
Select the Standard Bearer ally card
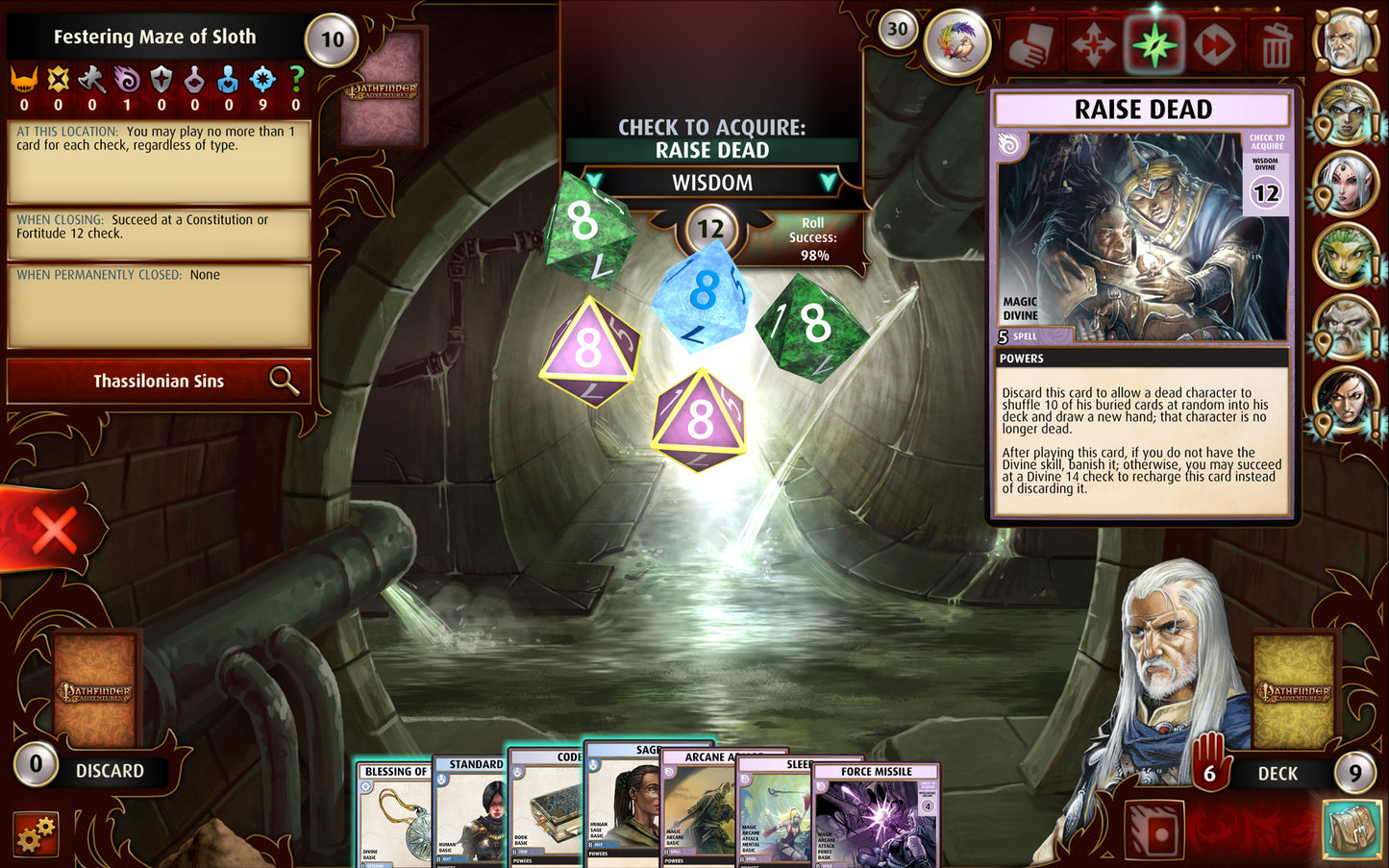pyautogui.click(x=470, y=817)
